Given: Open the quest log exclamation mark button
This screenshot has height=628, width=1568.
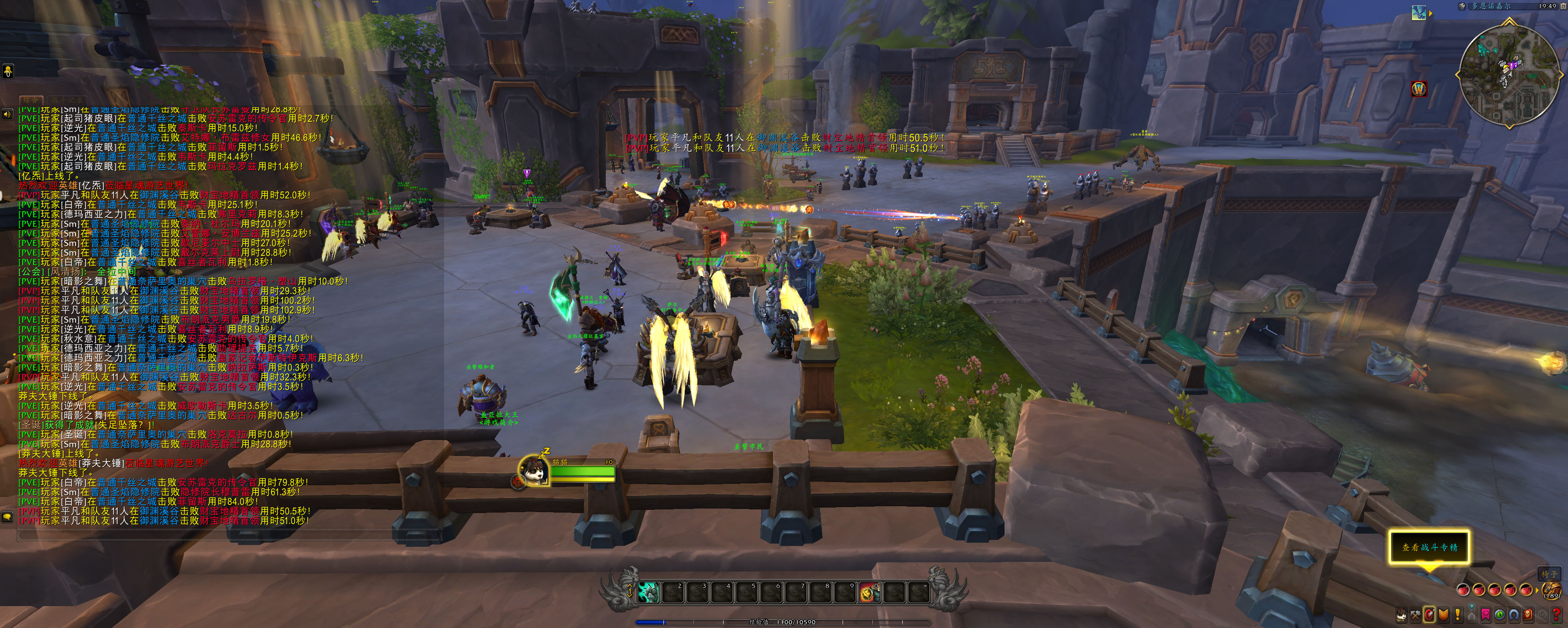Looking at the screenshot, I should pos(1457,615).
